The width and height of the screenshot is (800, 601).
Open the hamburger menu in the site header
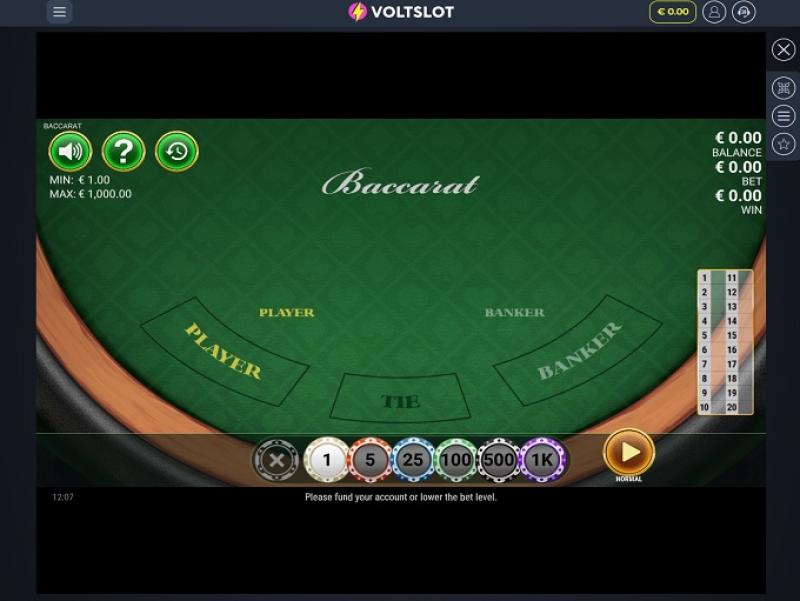59,12
